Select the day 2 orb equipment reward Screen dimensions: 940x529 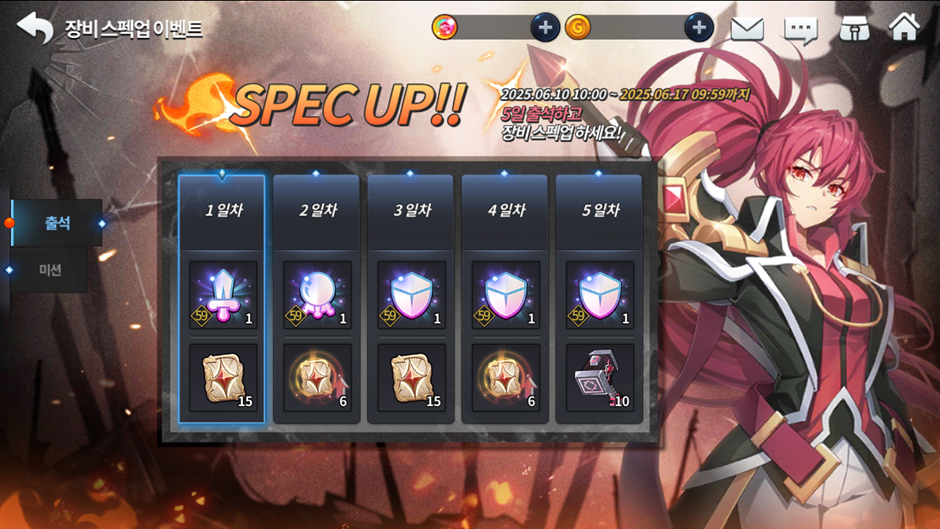(x=317, y=295)
